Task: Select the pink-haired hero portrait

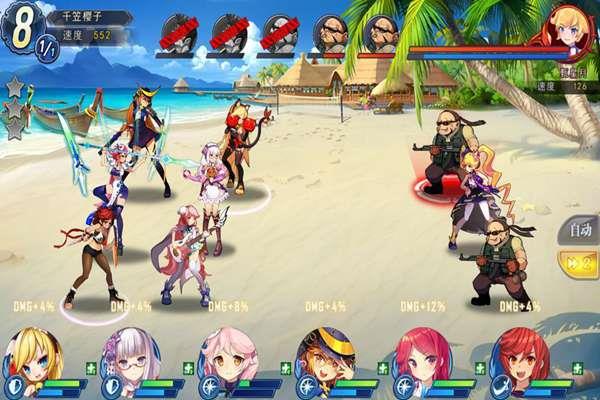Action: click(x=229, y=357)
